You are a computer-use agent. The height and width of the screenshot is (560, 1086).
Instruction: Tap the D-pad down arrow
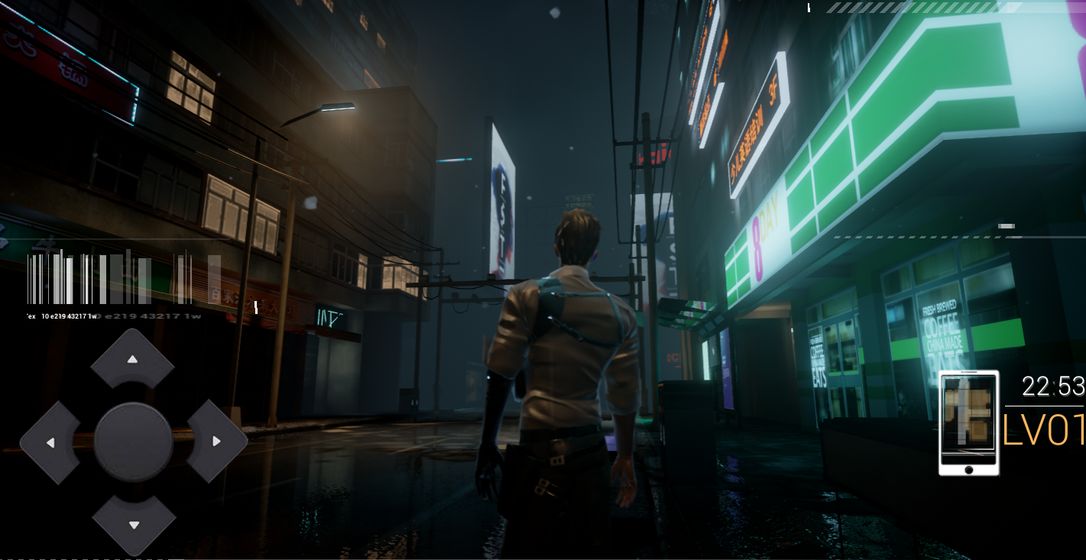133,523
